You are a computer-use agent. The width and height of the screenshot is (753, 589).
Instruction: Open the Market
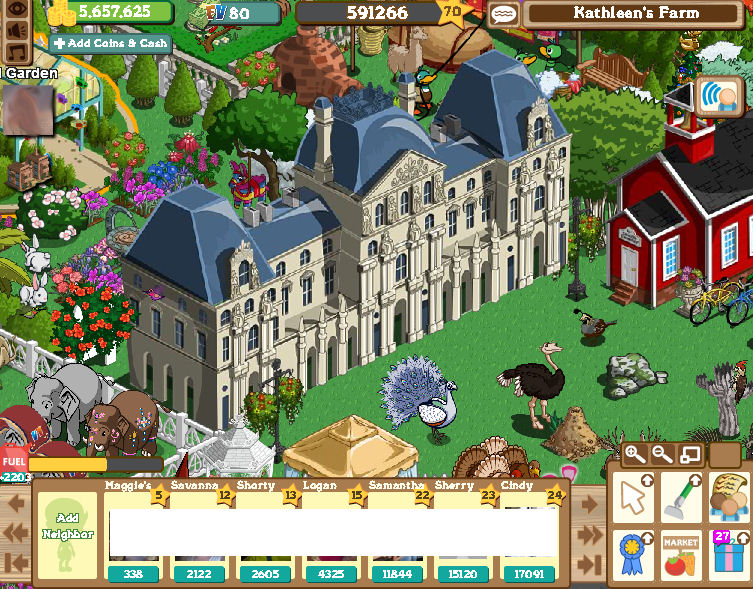(682, 554)
